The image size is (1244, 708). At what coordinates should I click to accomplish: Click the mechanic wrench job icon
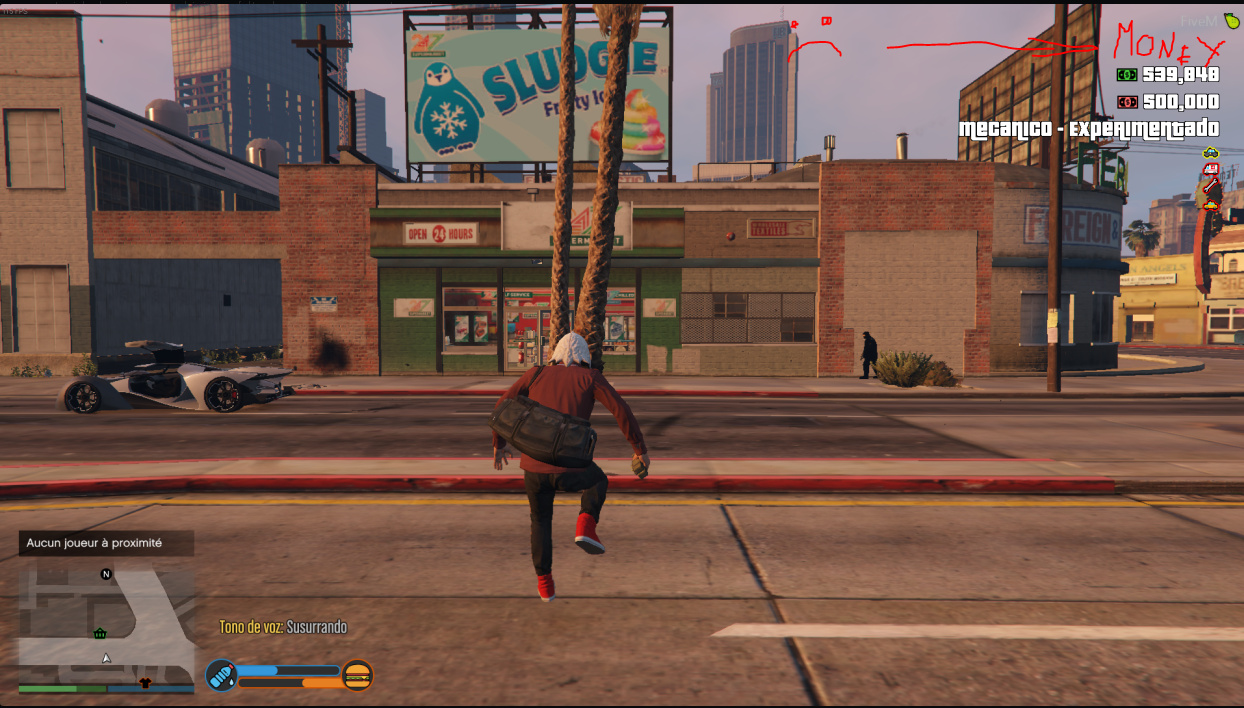coord(1211,187)
